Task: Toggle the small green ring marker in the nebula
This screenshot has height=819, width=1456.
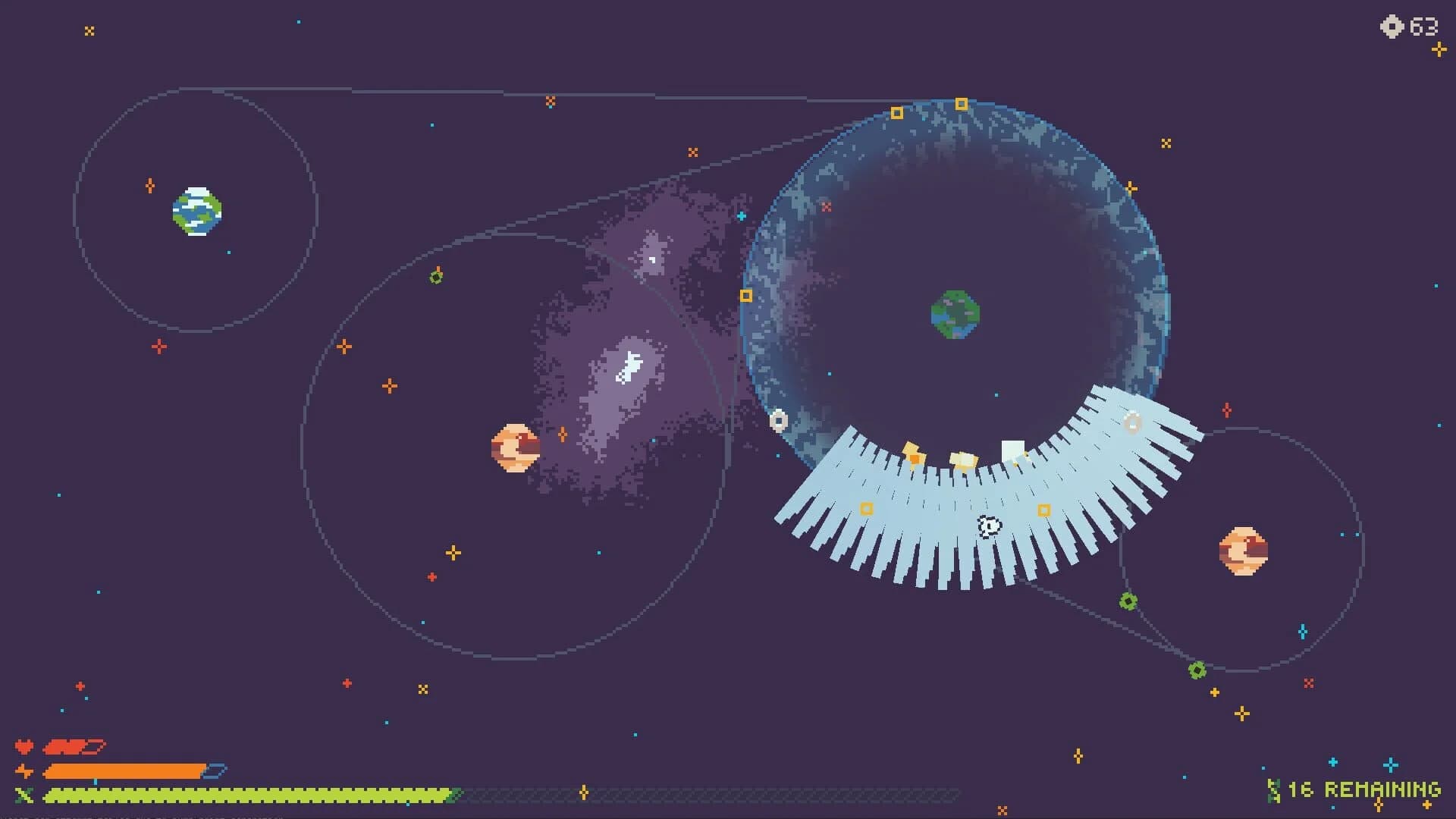Action: pyautogui.click(x=435, y=278)
